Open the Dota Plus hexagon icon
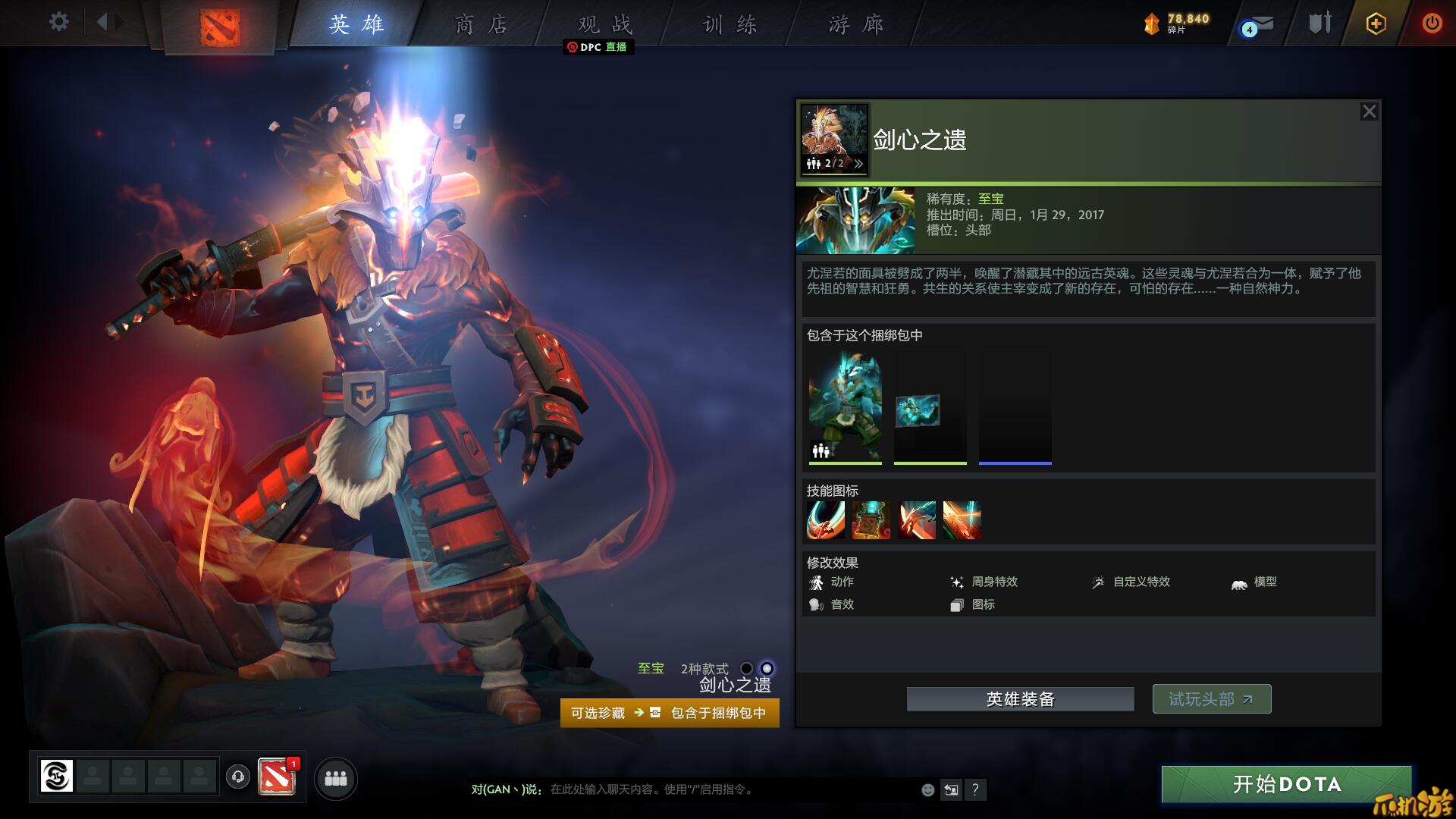Screen dimensions: 1456x819 [x=1376, y=24]
